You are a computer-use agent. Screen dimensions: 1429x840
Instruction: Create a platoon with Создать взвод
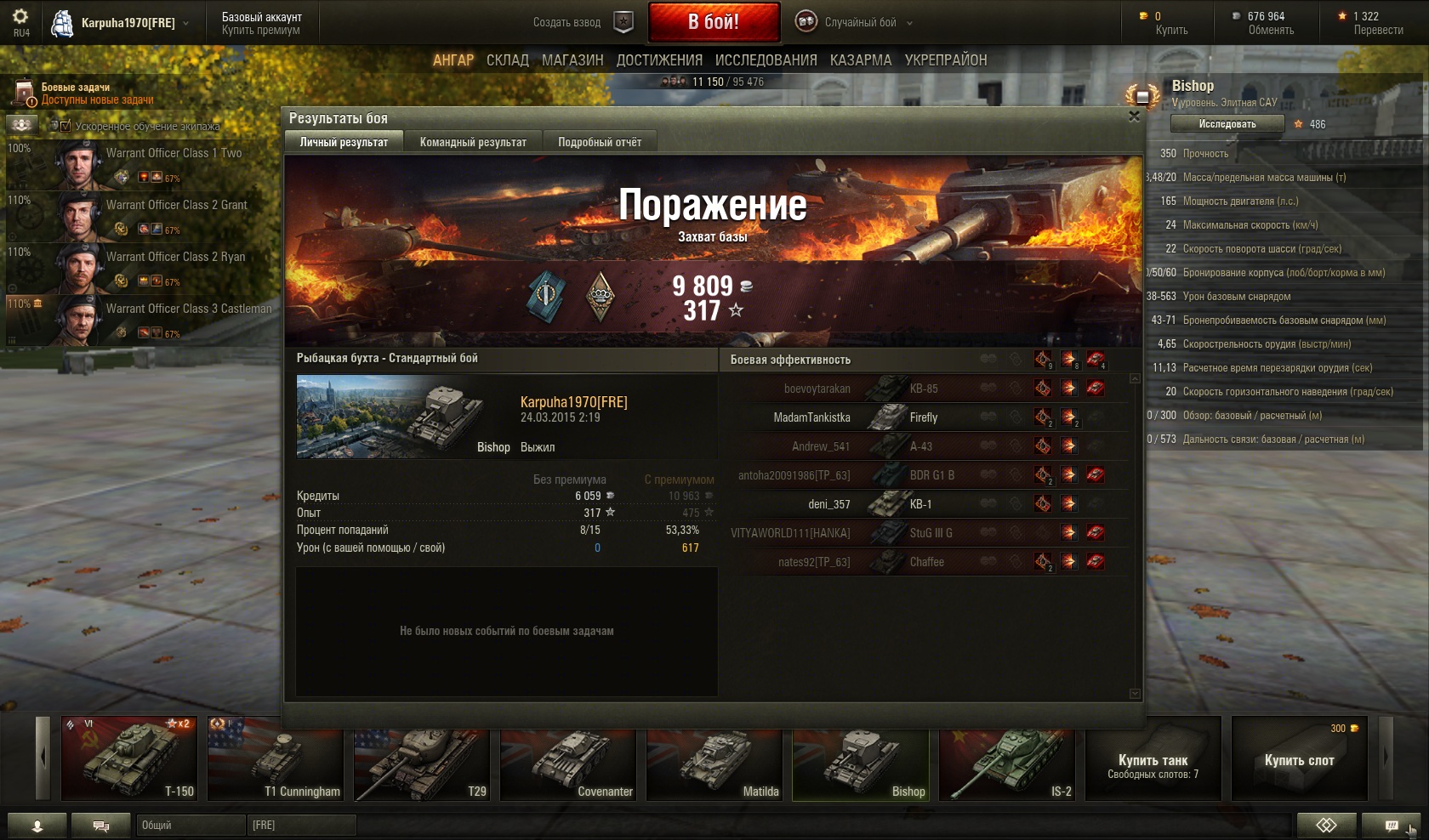point(583,22)
